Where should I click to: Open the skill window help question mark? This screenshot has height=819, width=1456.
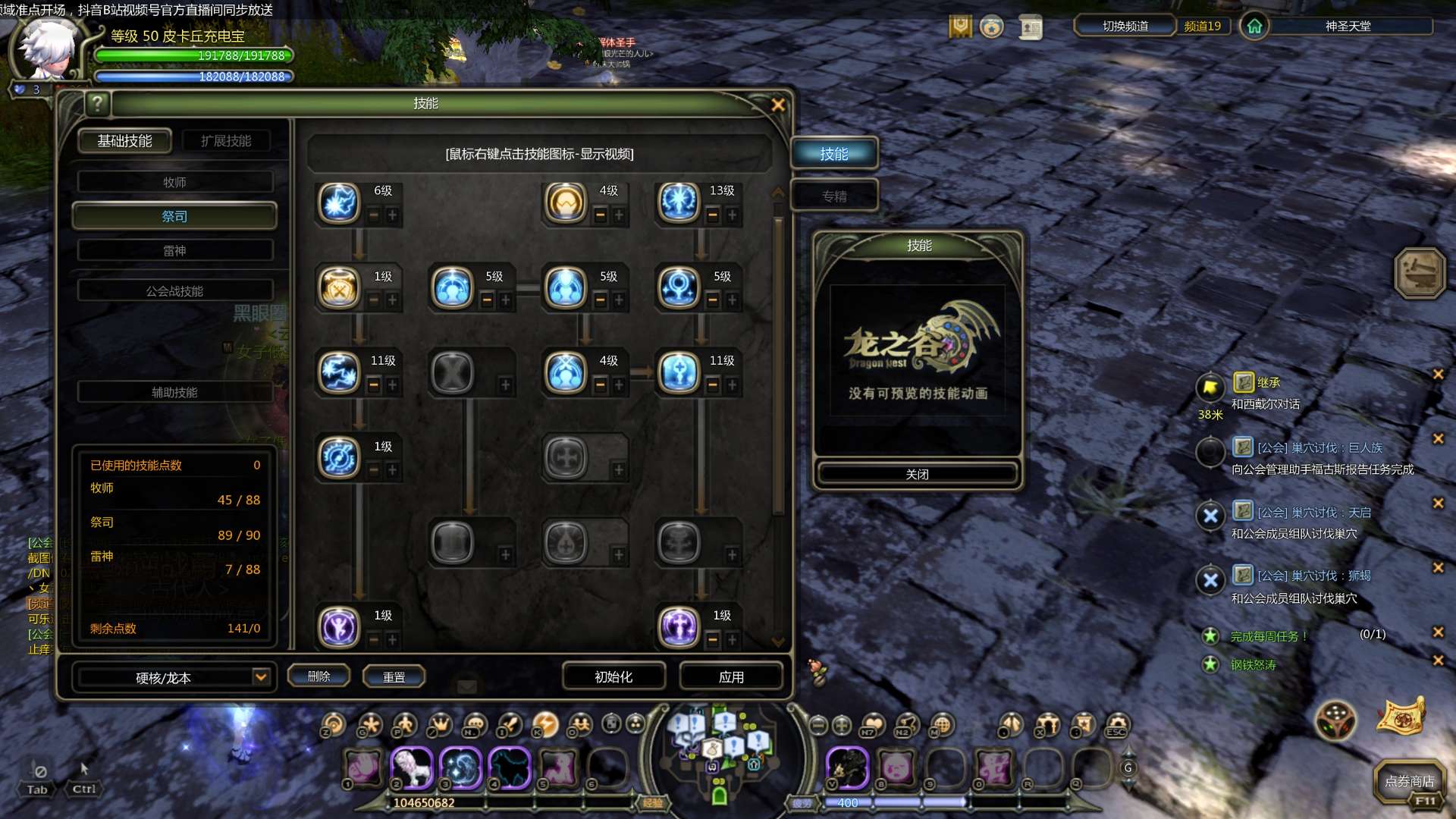97,103
